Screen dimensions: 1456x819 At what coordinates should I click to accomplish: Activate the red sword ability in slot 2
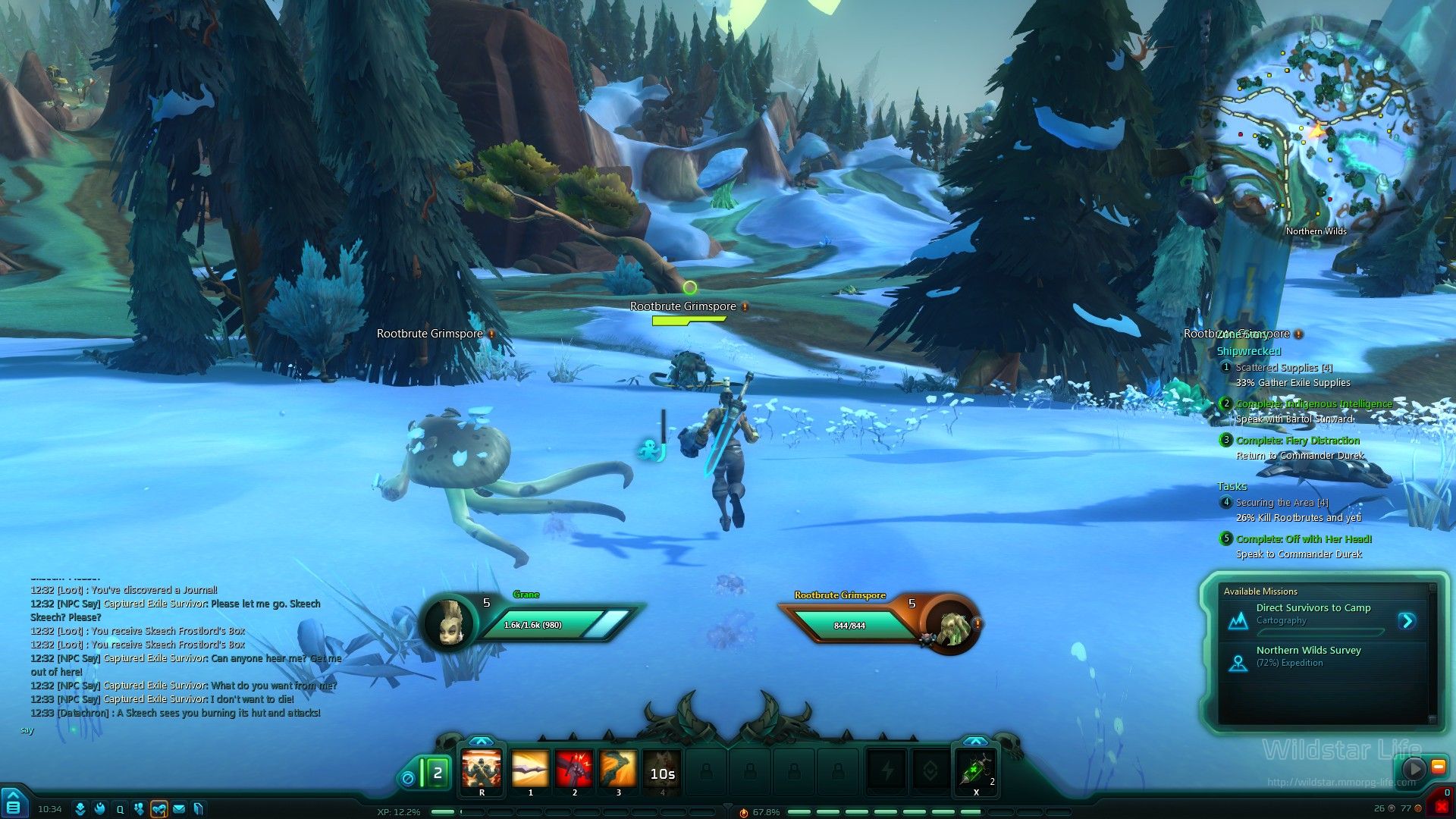[x=574, y=770]
